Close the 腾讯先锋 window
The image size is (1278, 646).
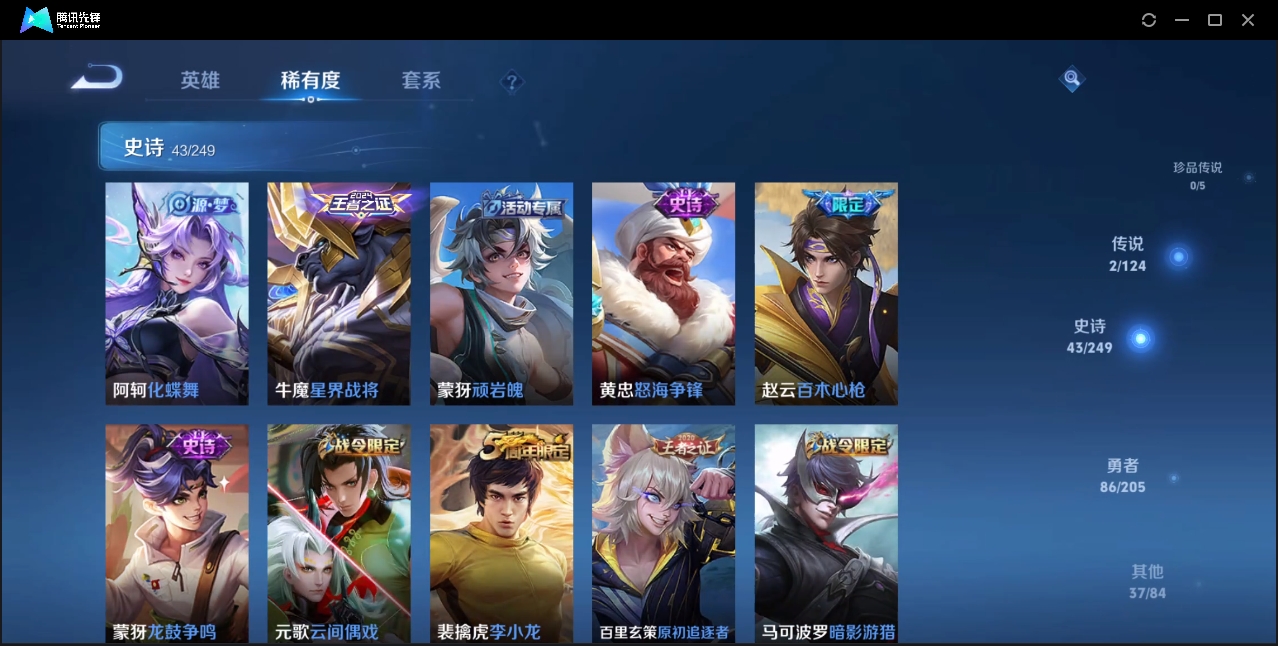pyautogui.click(x=1248, y=20)
